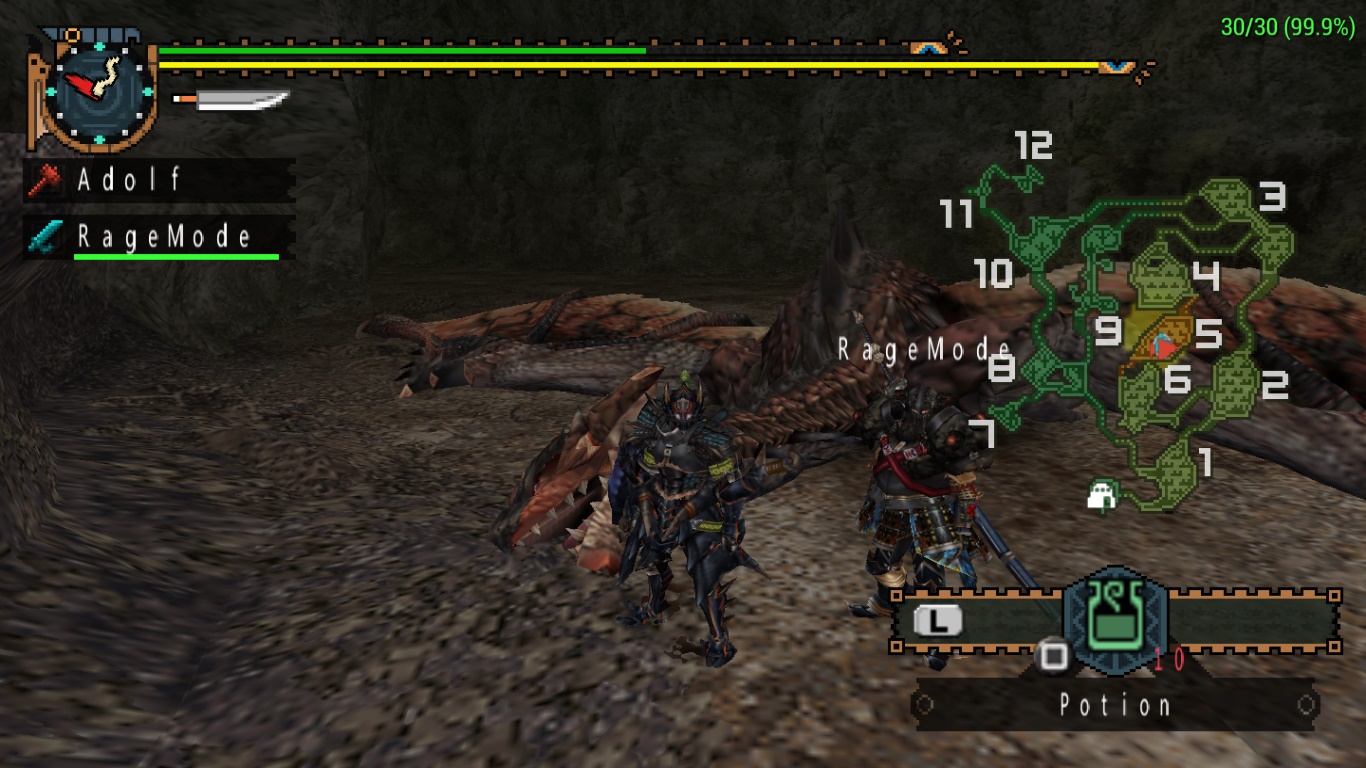Click the Potion item name bar

click(1115, 705)
